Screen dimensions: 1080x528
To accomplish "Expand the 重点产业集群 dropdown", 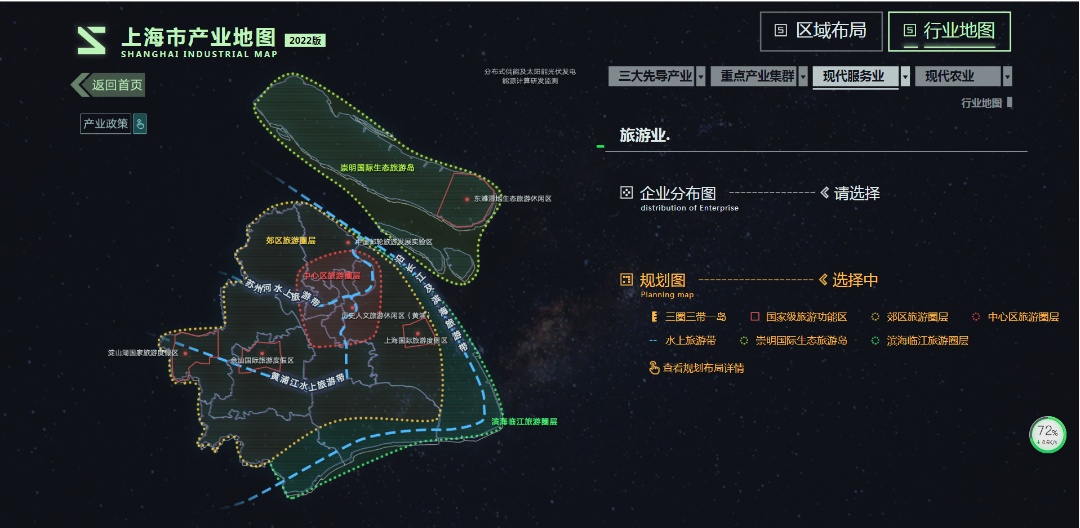I will (x=759, y=76).
